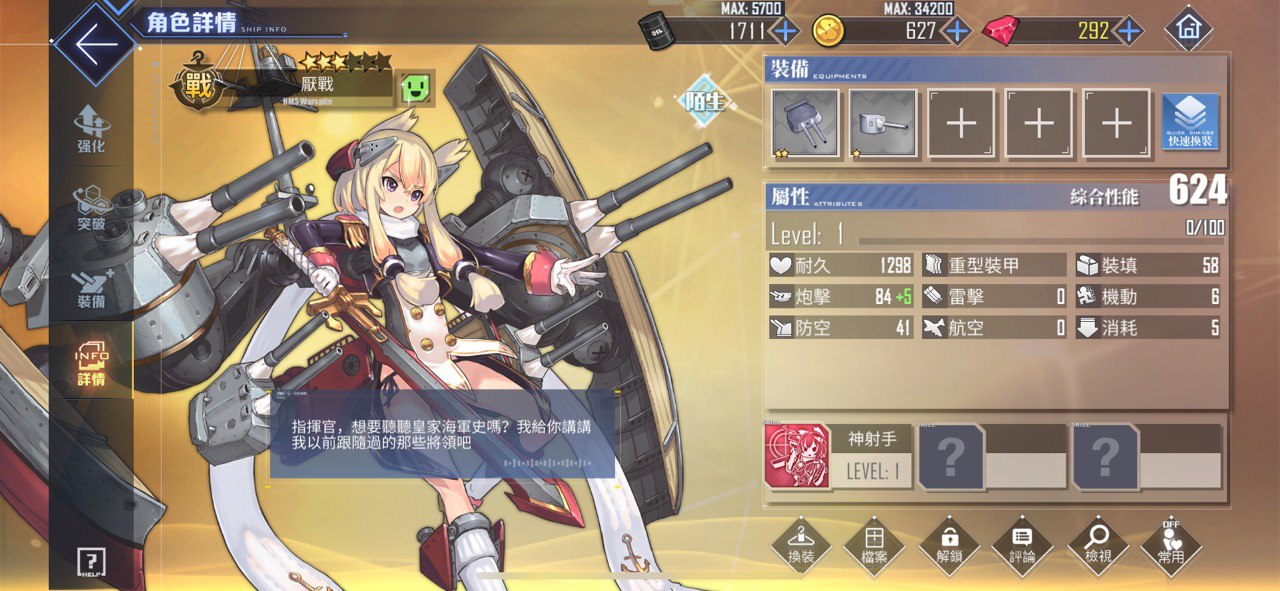View the 神射手 skill icon
Viewport: 1280px width, 591px height.
(x=797, y=456)
